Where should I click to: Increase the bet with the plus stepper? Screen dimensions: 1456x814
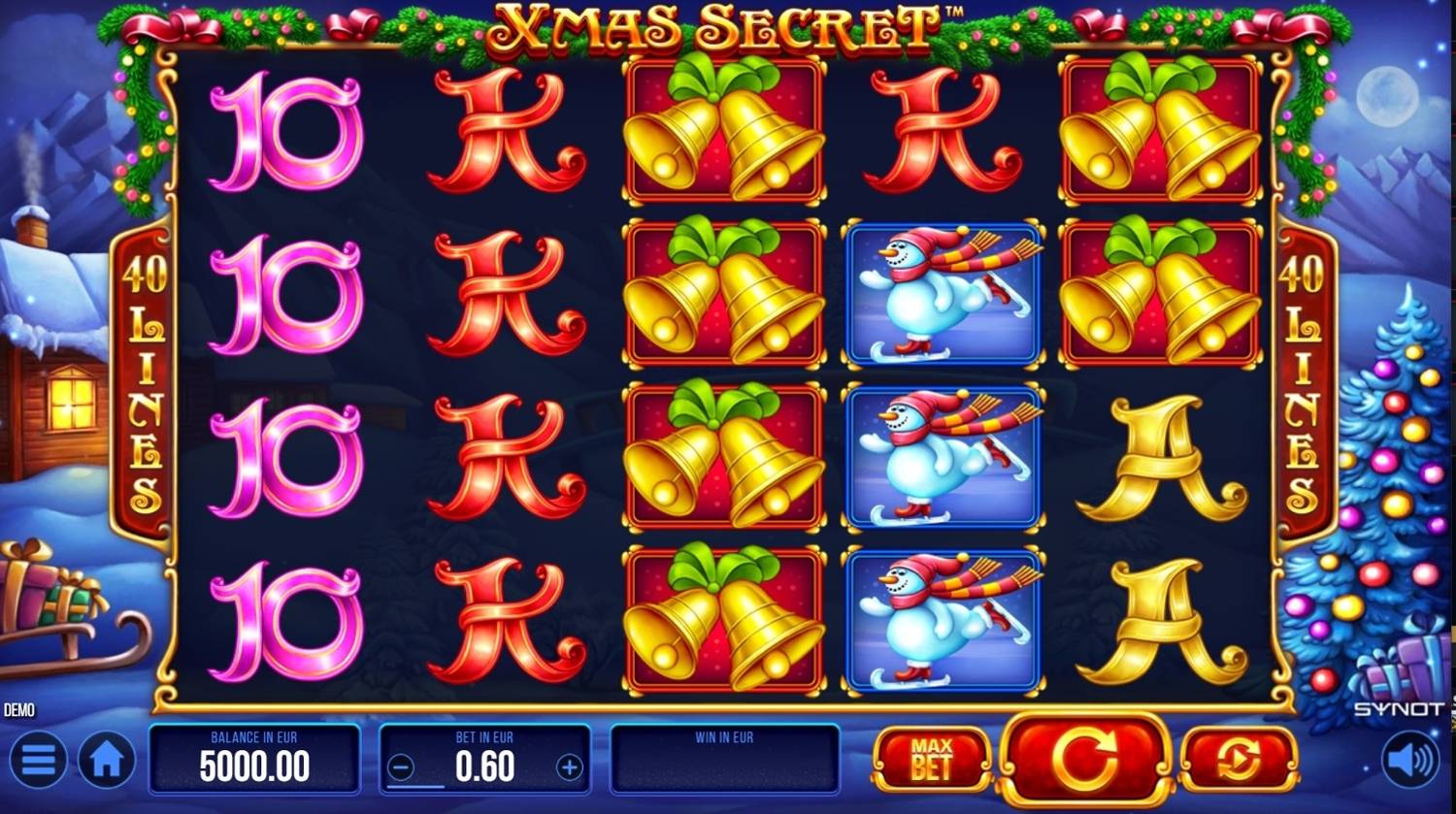[x=569, y=765]
